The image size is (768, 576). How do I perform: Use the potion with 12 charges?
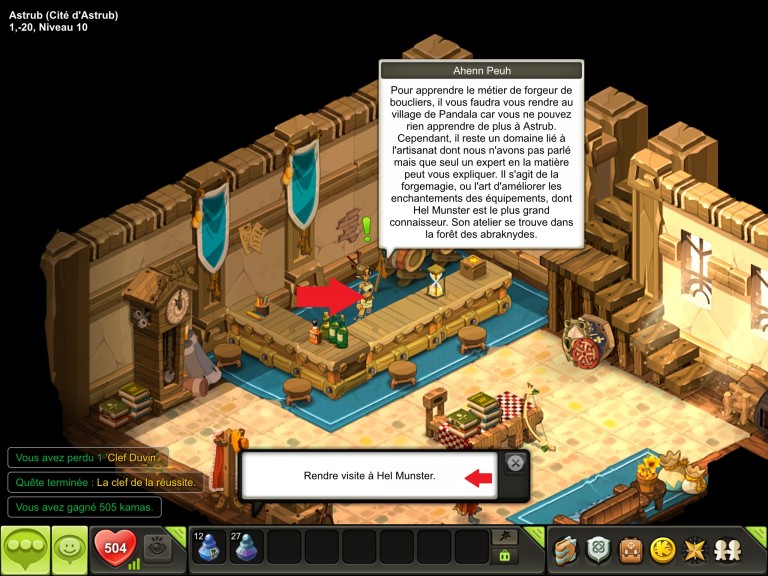[209, 548]
